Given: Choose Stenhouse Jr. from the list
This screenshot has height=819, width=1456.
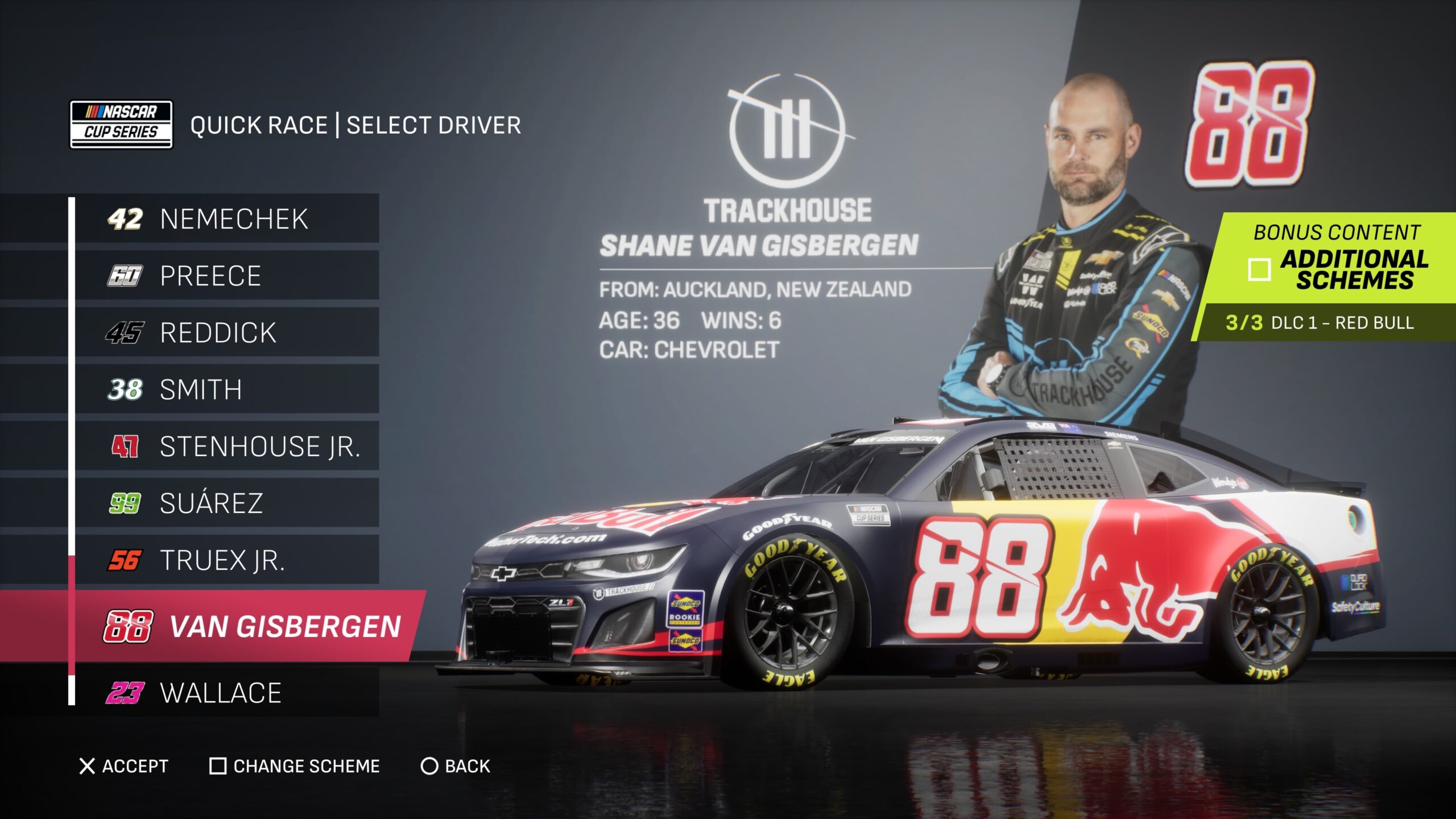Looking at the screenshot, I should pyautogui.click(x=227, y=446).
